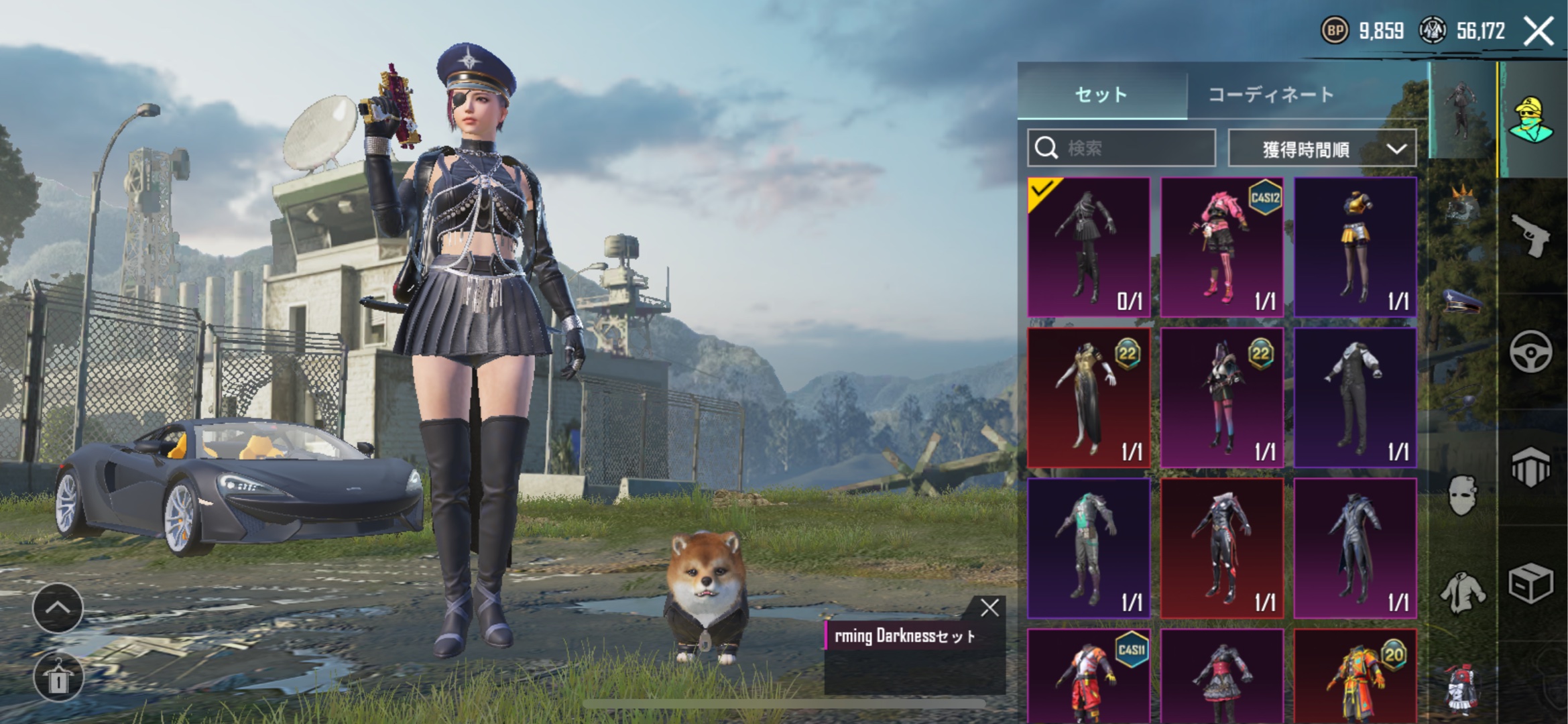Choose the white shirt black vest set
Image resolution: width=1568 pixels, height=724 pixels.
pos(1355,397)
